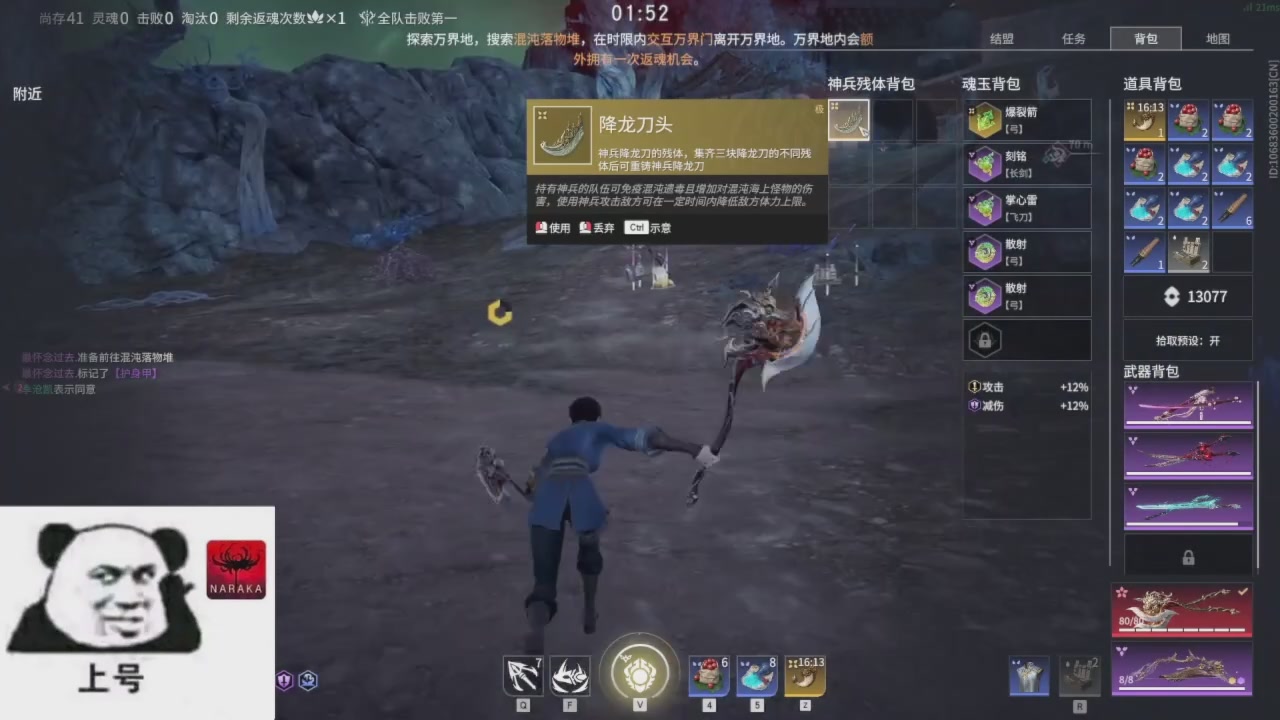Click the 使用 button in the item tooltip
The image size is (1280, 720).
(553, 227)
